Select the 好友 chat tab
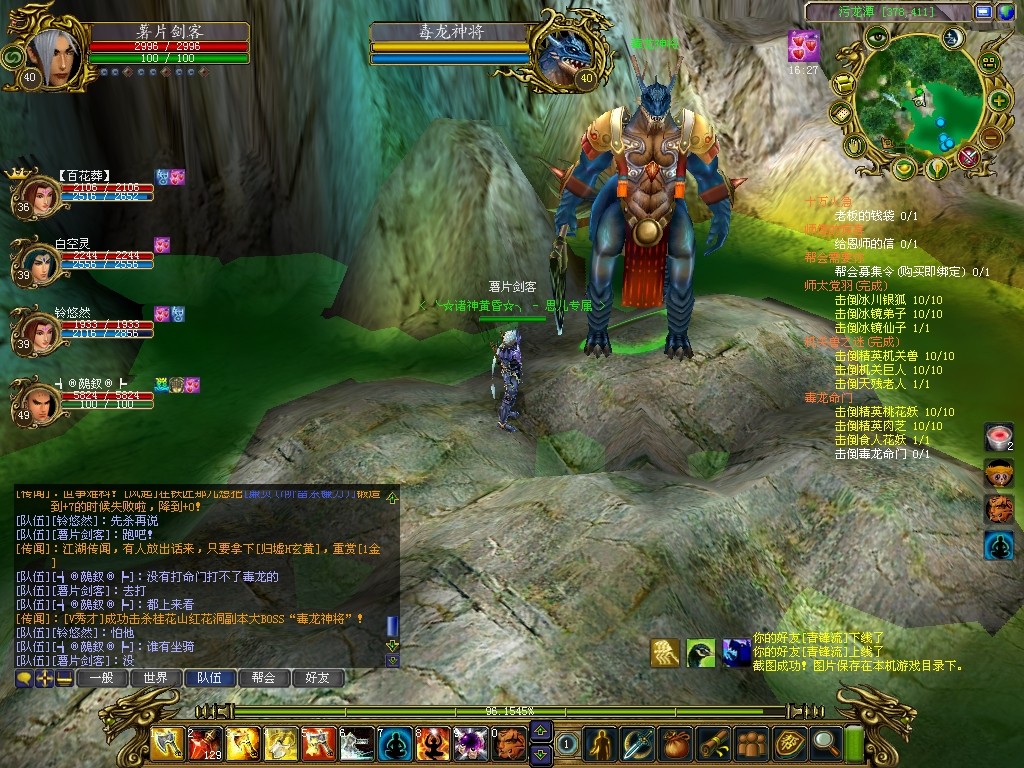 click(x=318, y=678)
